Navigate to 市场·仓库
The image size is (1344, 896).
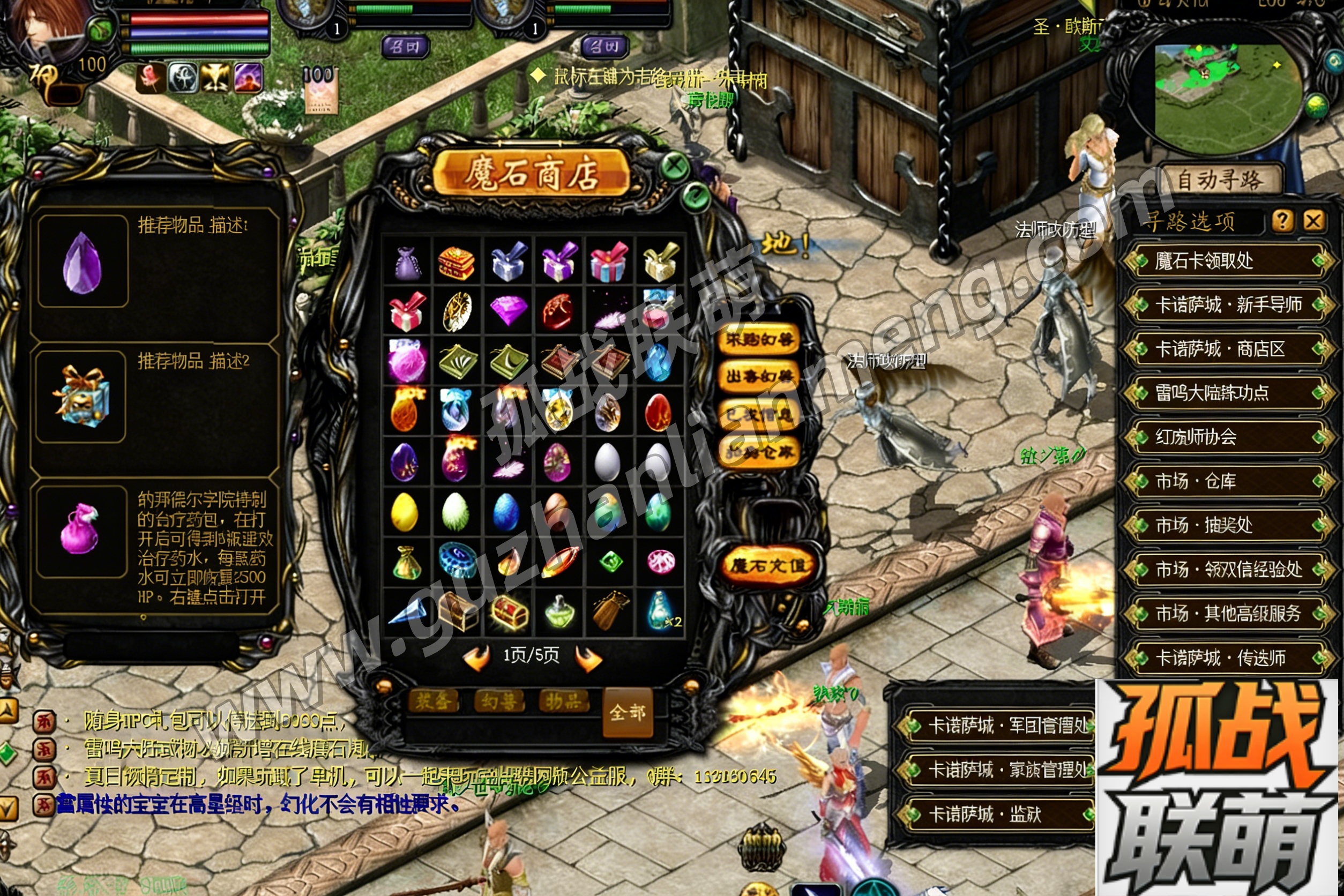1225,481
